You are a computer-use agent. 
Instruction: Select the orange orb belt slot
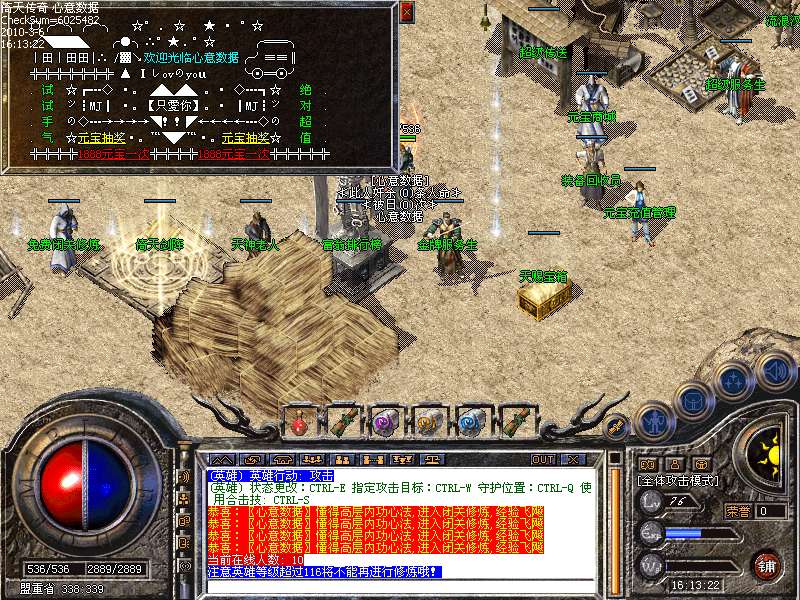428,422
